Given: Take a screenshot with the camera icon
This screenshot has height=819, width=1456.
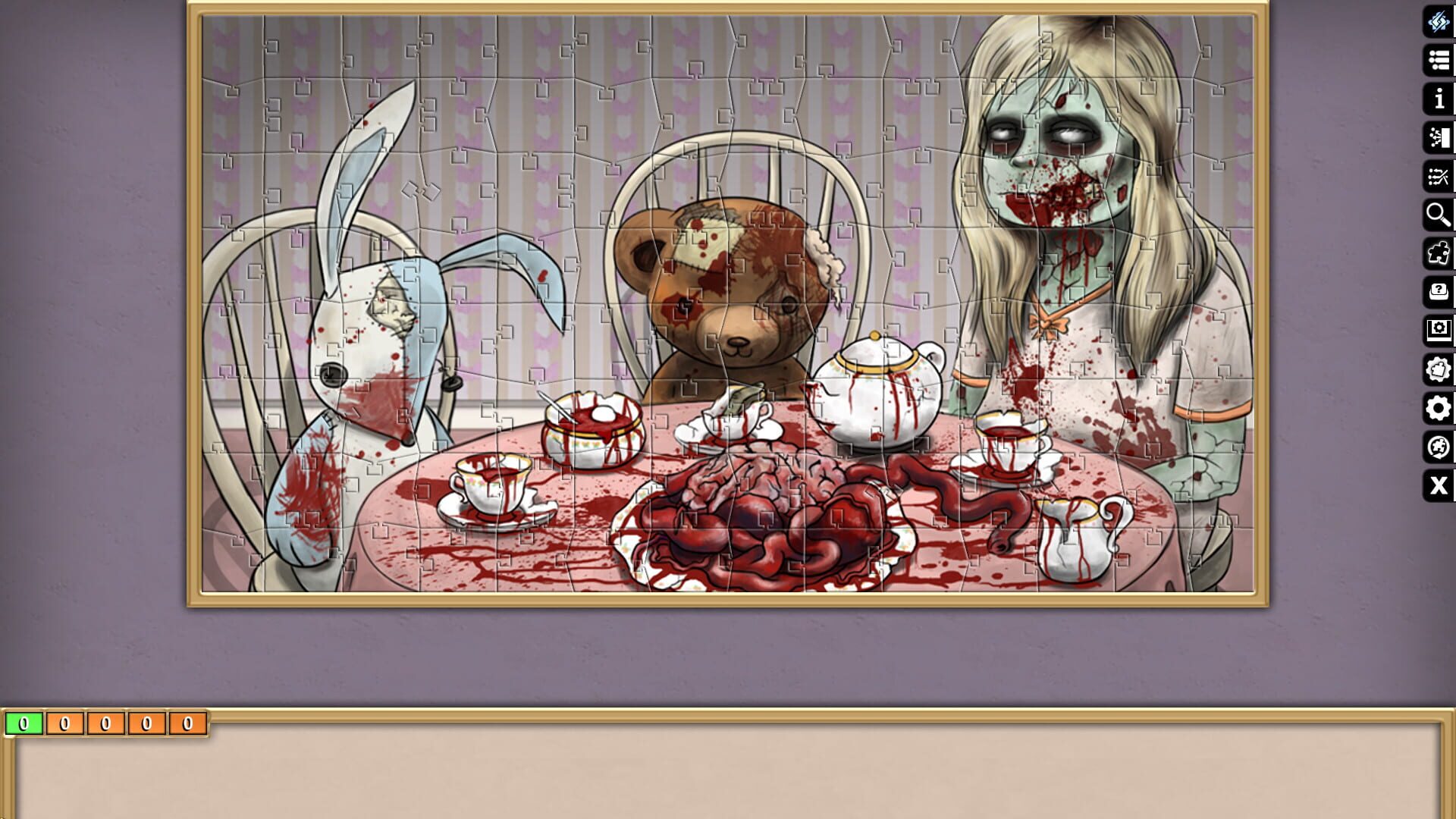Looking at the screenshot, I should (x=1439, y=329).
